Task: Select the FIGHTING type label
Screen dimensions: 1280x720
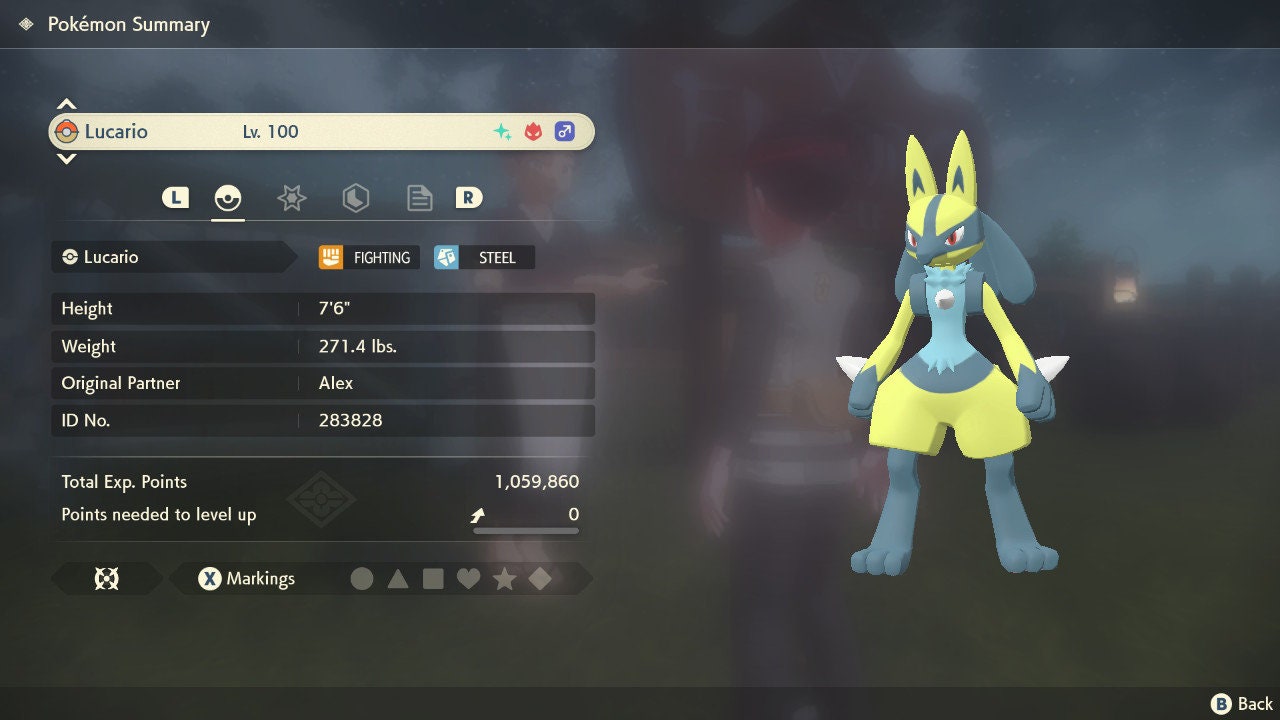Action: click(368, 257)
